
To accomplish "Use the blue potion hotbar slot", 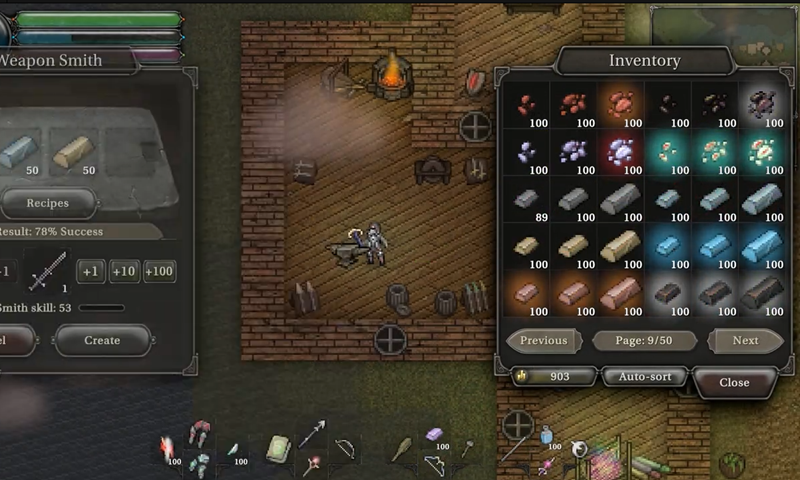I will [x=547, y=436].
